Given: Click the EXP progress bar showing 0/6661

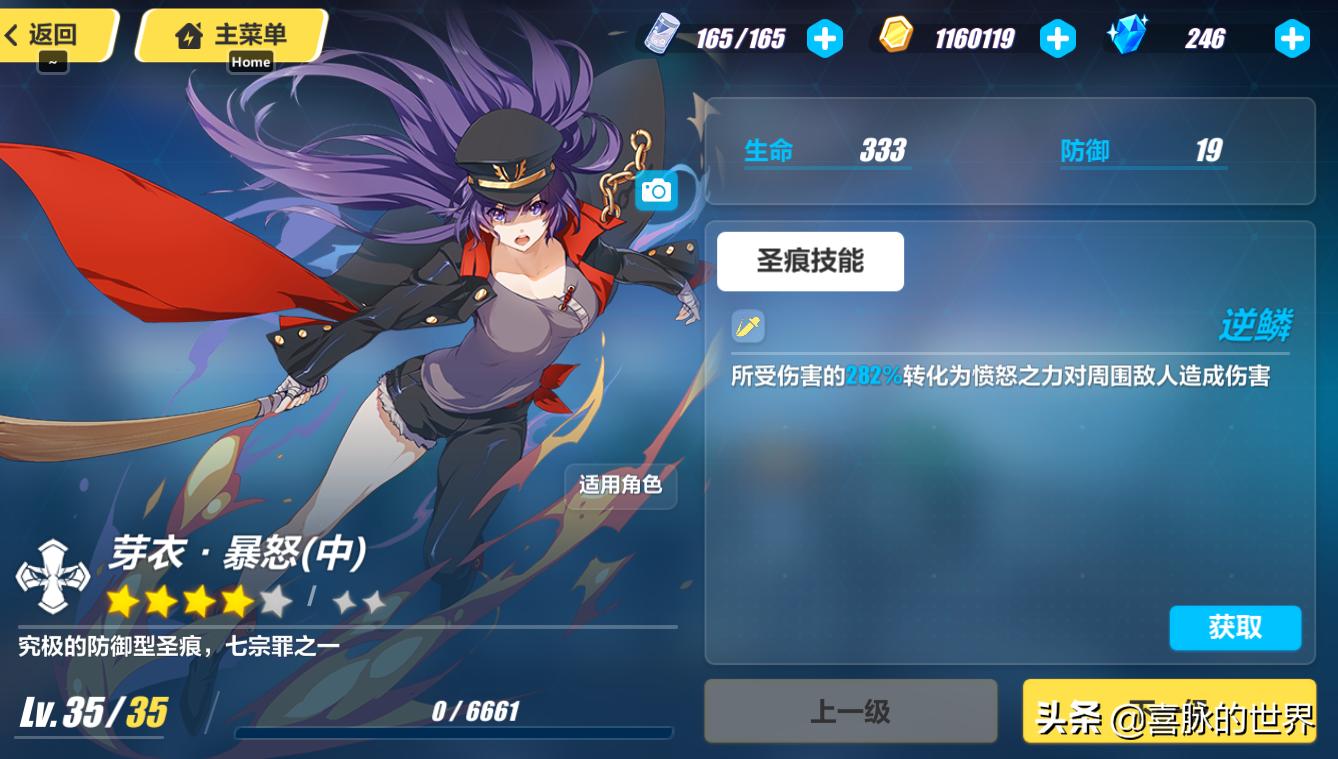Looking at the screenshot, I should pyautogui.click(x=455, y=735).
